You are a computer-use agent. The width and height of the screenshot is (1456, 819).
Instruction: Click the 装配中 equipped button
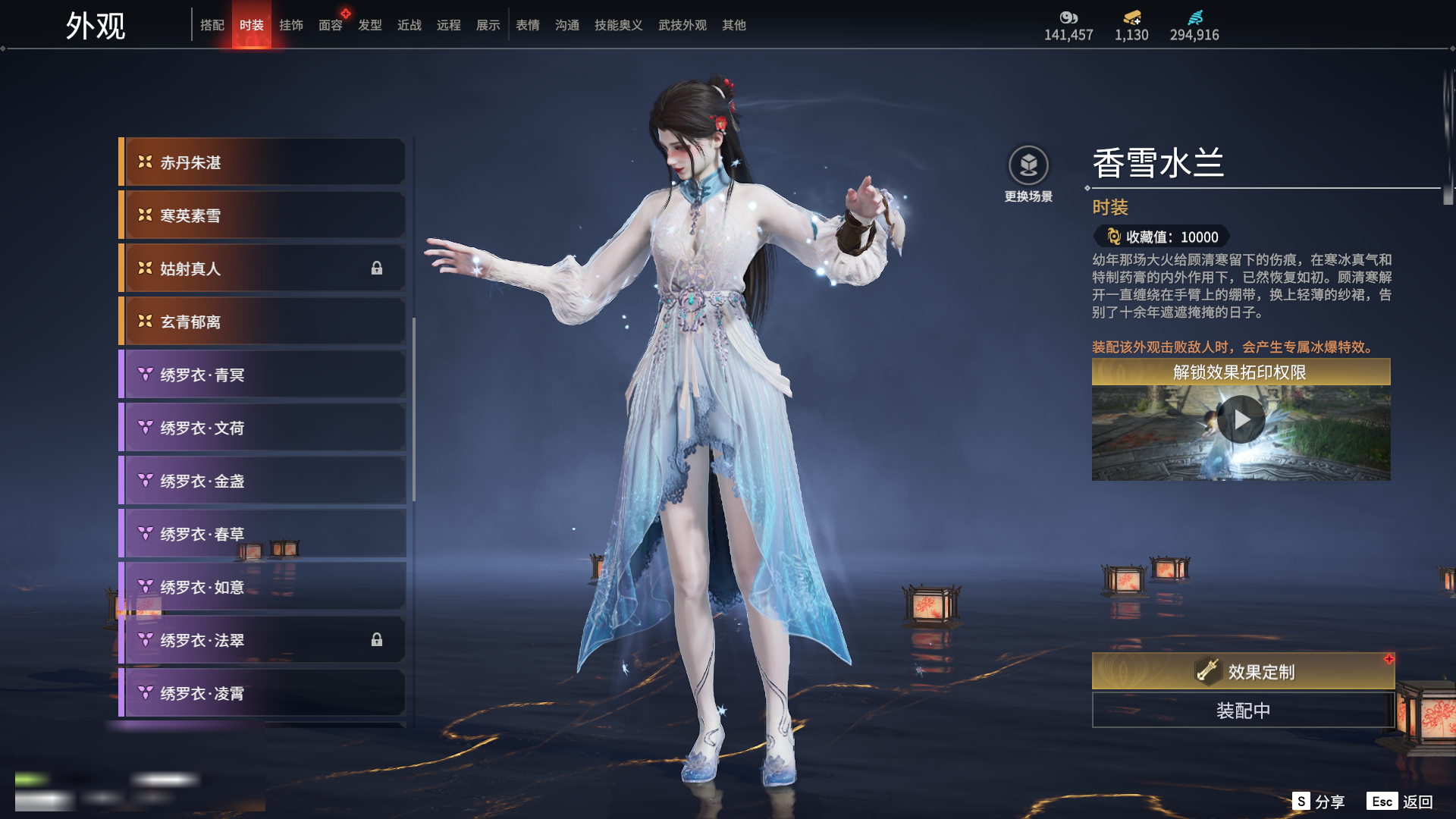(x=1243, y=711)
